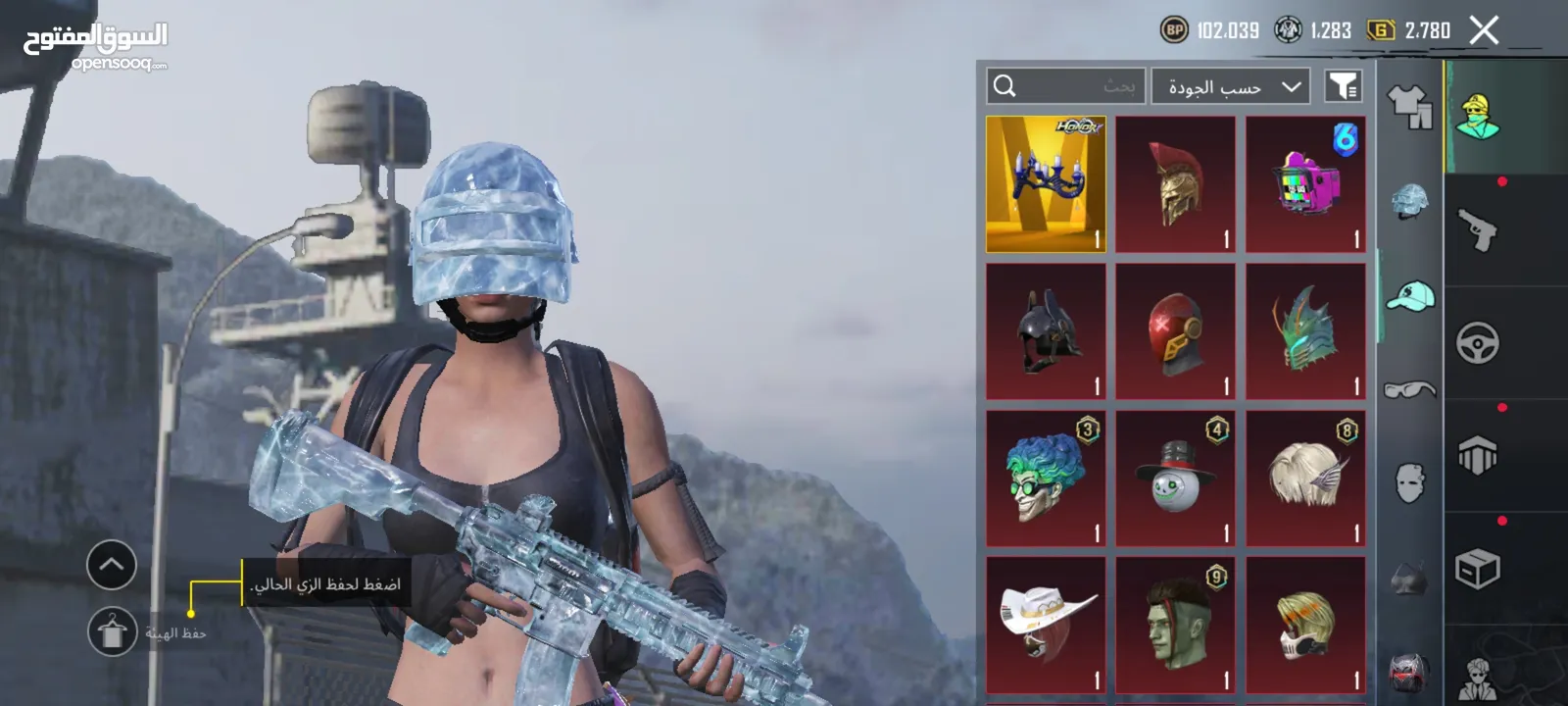This screenshot has width=1568, height=706.
Task: Choose the green-haired joker mask
Action: pyautogui.click(x=1046, y=479)
